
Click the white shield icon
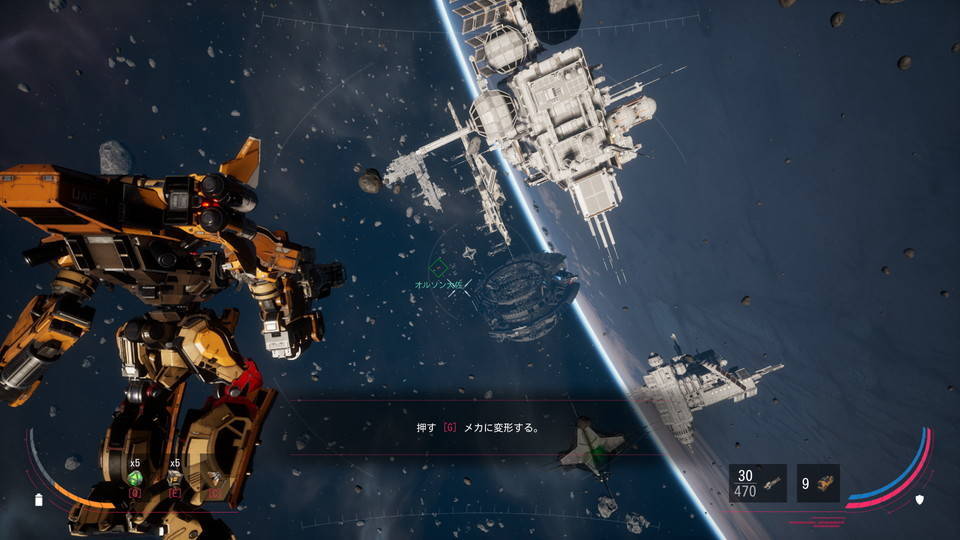click(919, 499)
